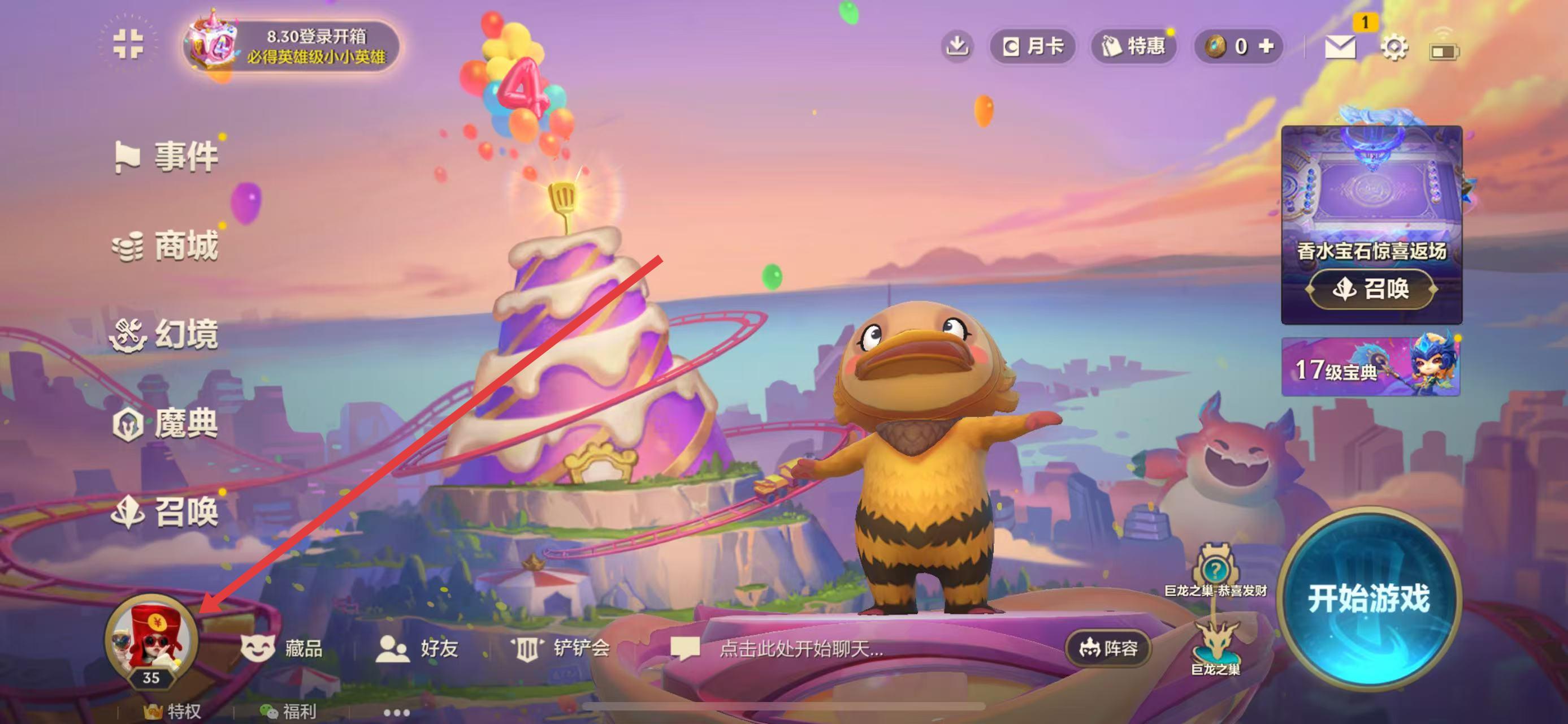Click the download arrow icon

(x=957, y=46)
